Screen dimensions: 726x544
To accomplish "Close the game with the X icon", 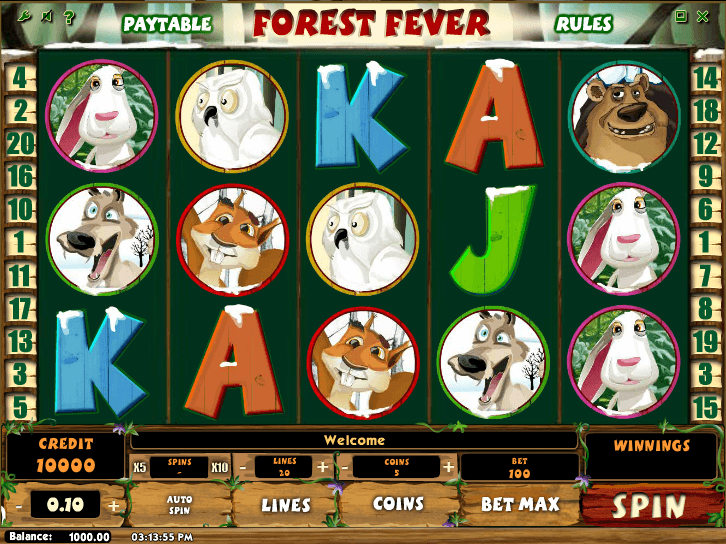I will pos(704,16).
